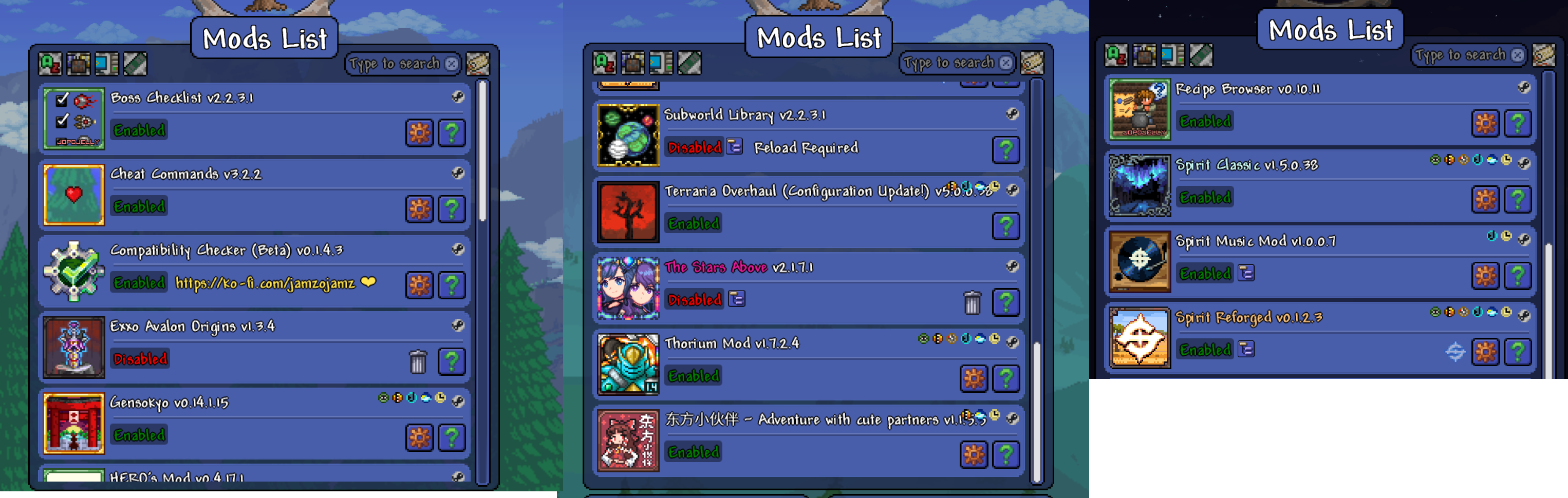The height and width of the screenshot is (498, 1568).
Task: Open Spirit Classic's config gear
Action: click(x=1485, y=199)
